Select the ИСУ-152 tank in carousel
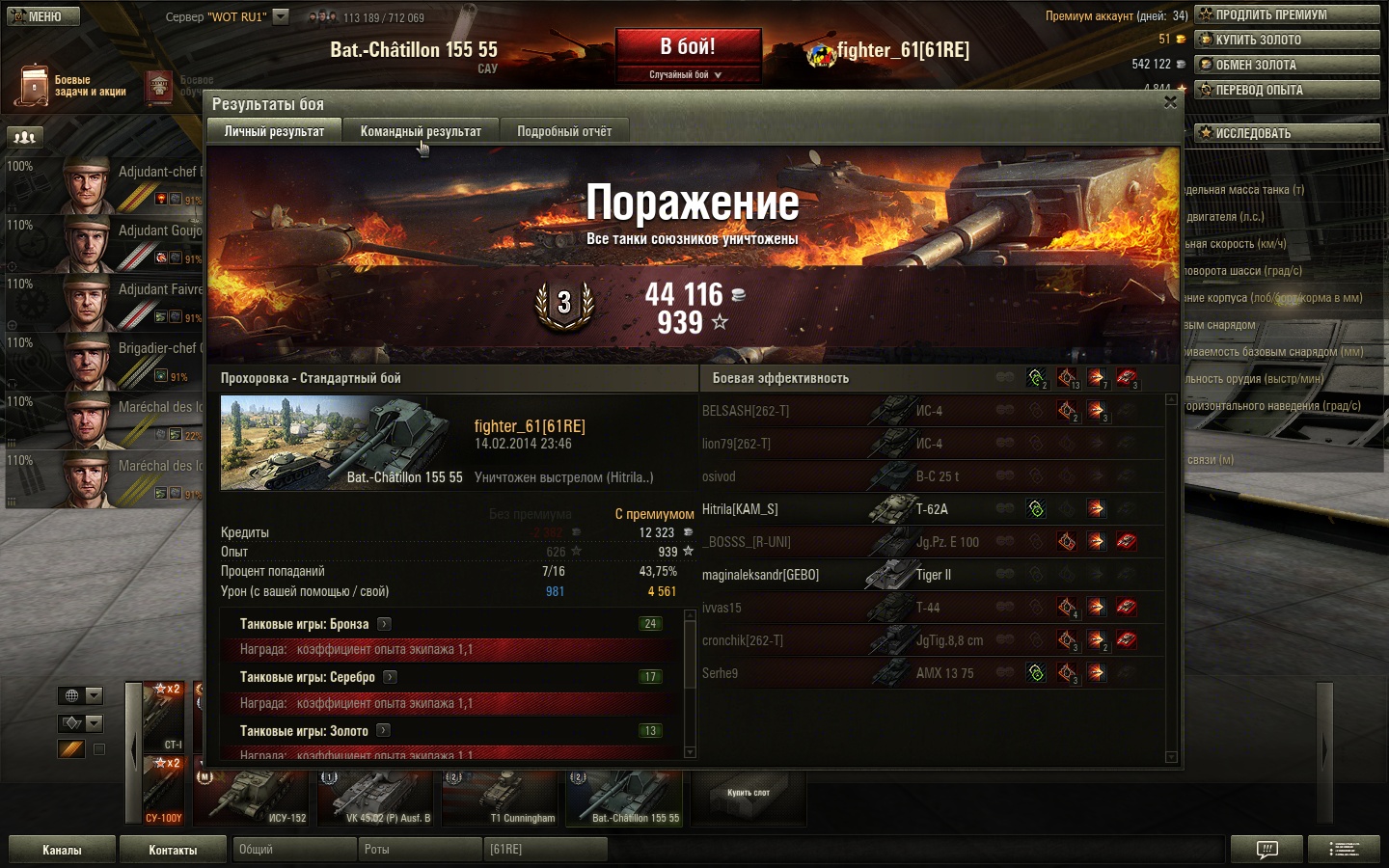1389x868 pixels. 253,796
